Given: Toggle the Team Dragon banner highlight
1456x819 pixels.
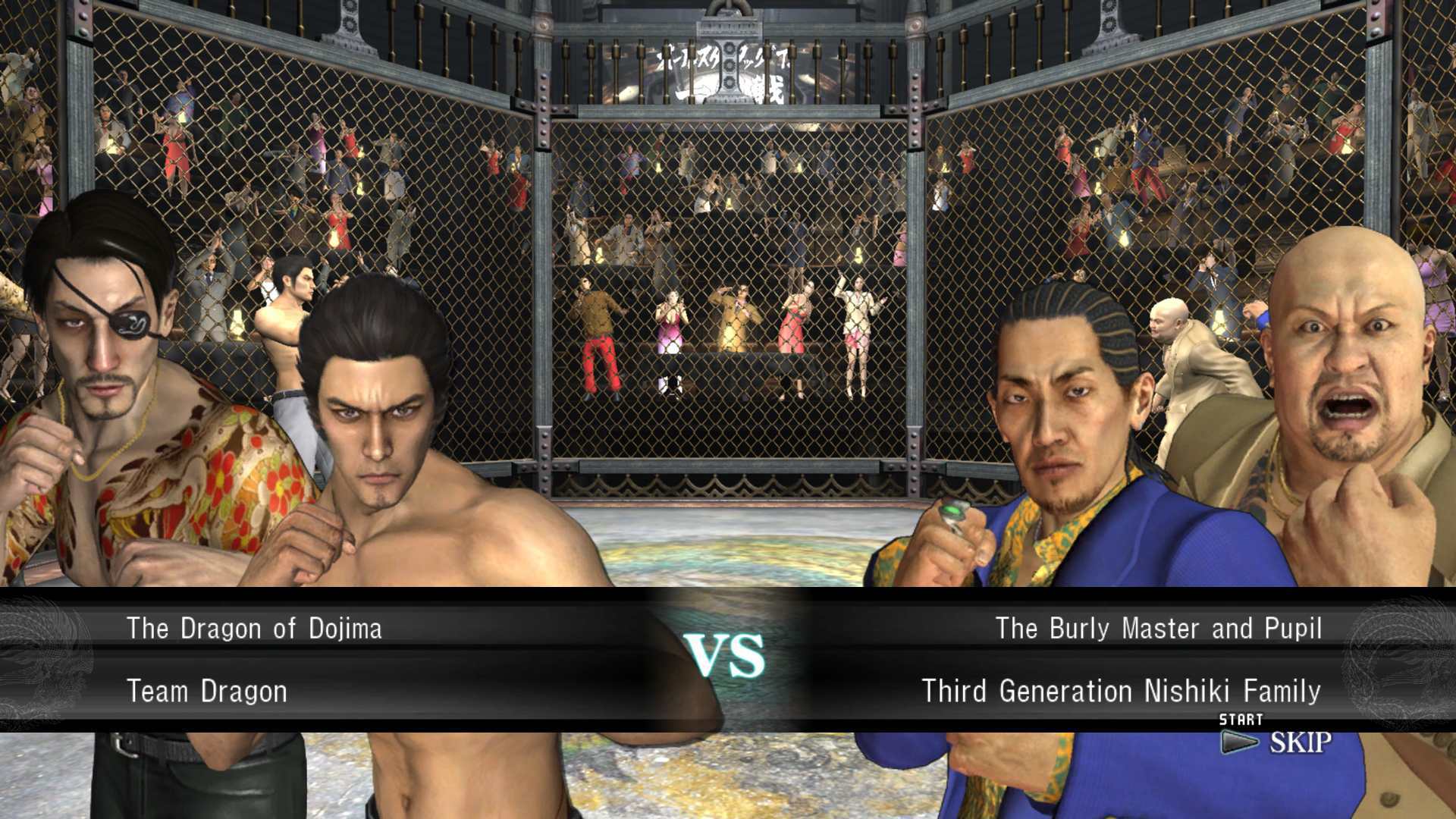Looking at the screenshot, I should coord(209,691).
